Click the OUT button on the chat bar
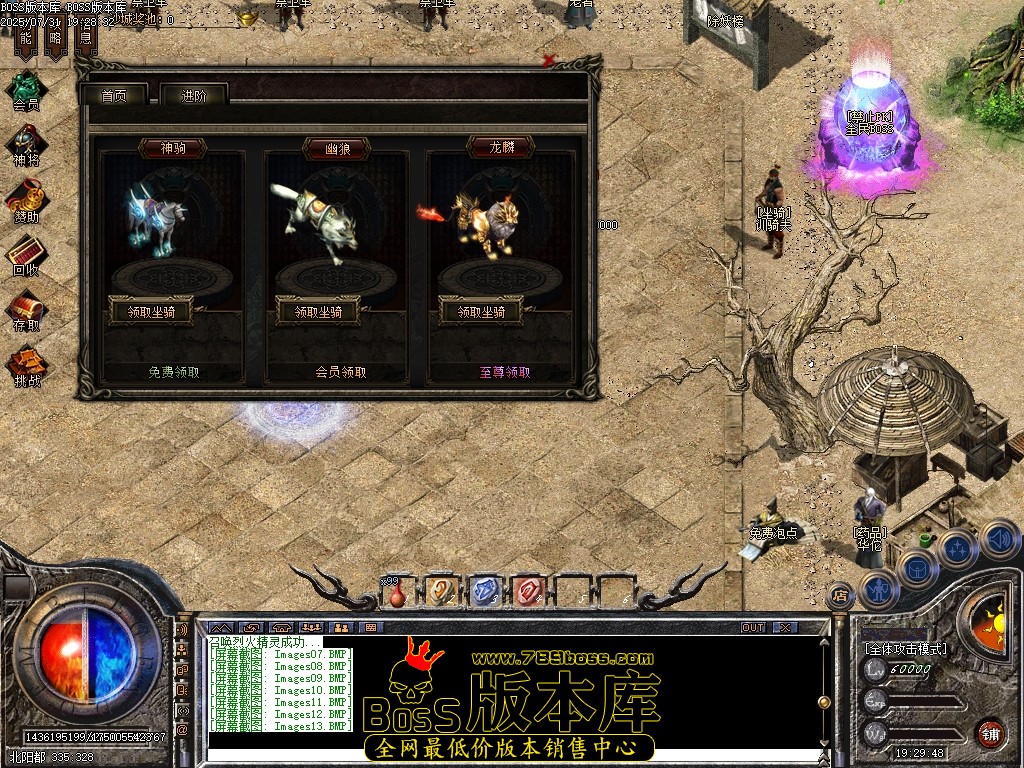 pyautogui.click(x=753, y=627)
